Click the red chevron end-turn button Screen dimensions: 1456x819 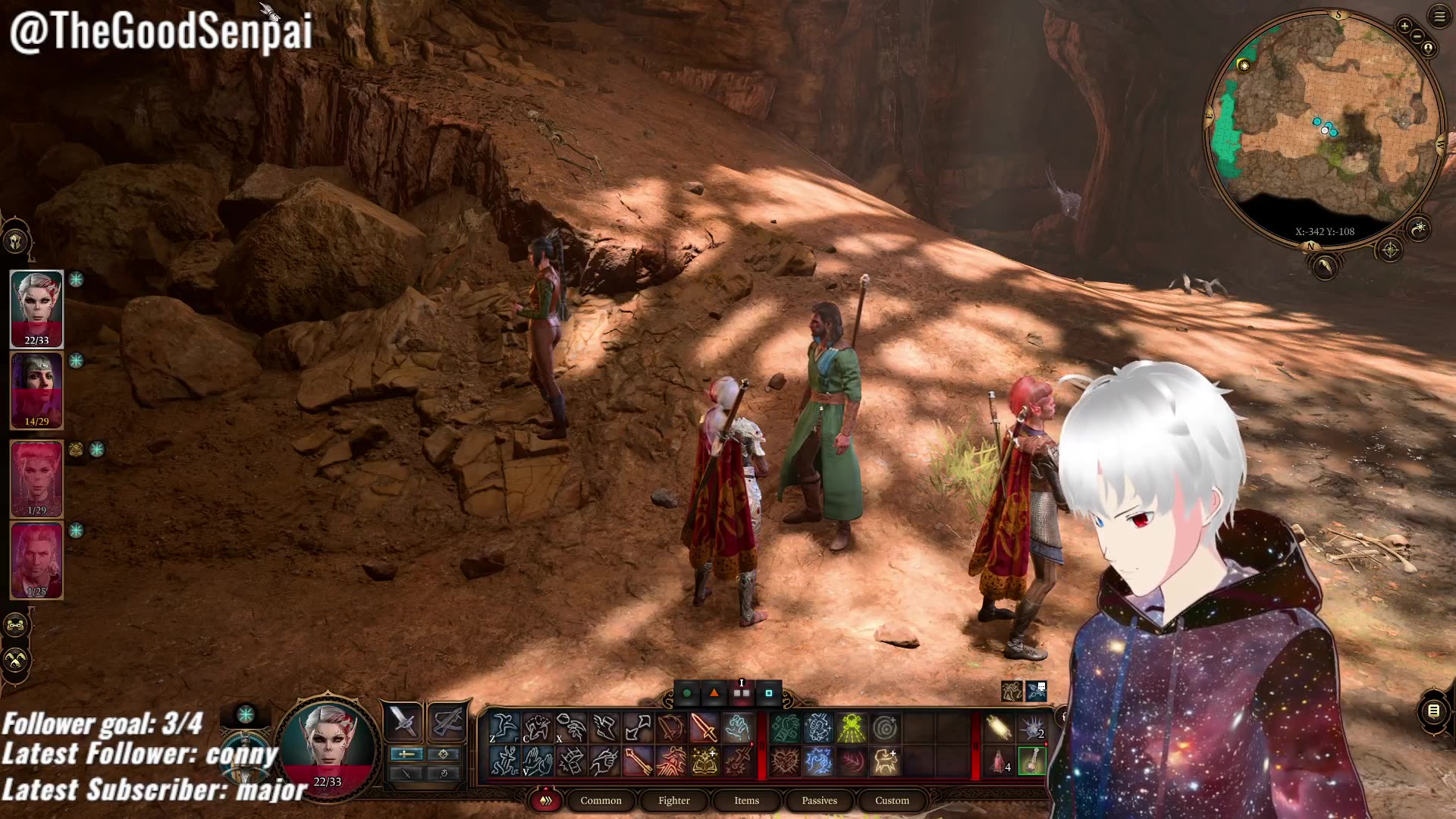point(545,800)
